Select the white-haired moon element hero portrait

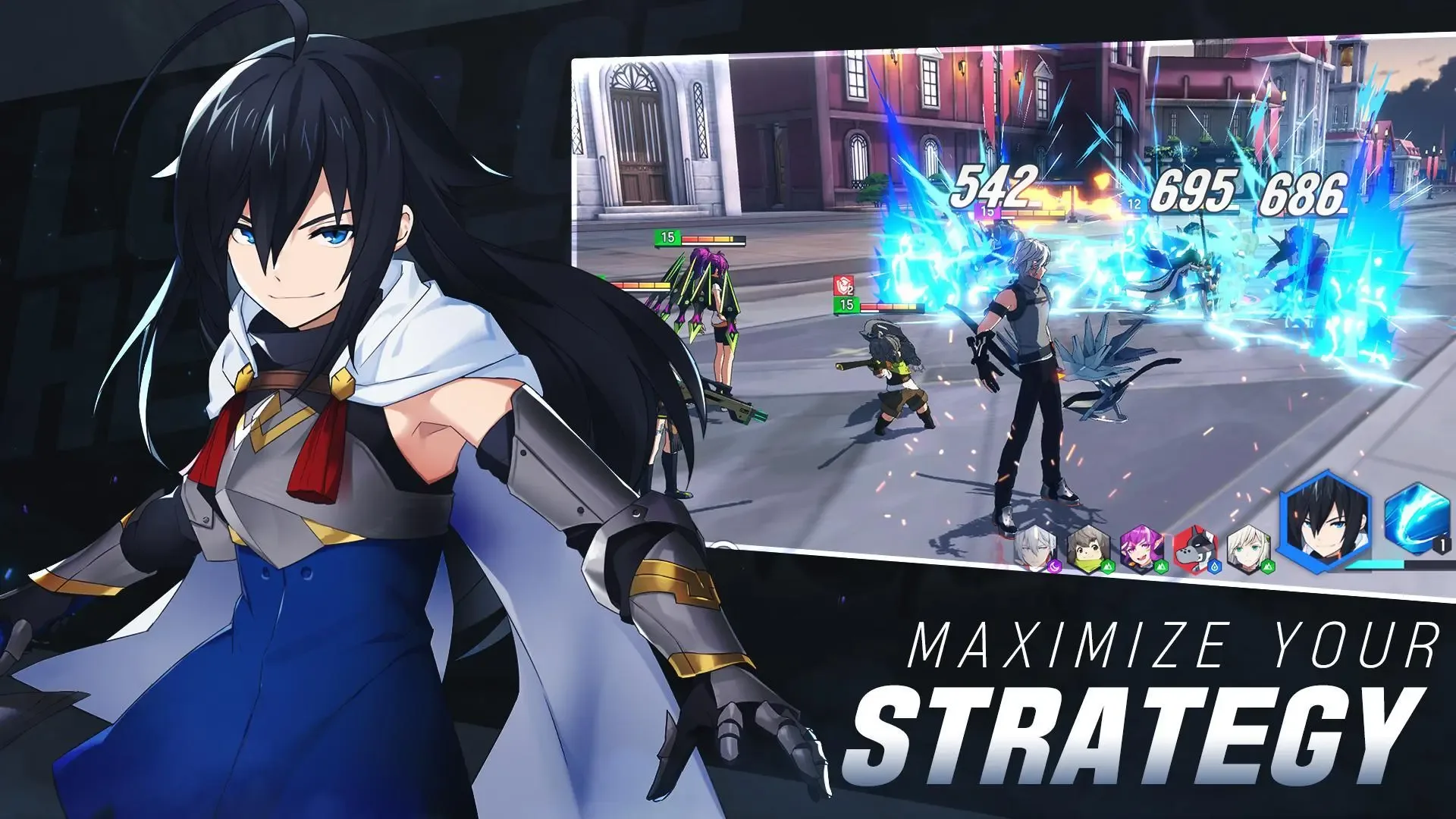click(x=1034, y=548)
